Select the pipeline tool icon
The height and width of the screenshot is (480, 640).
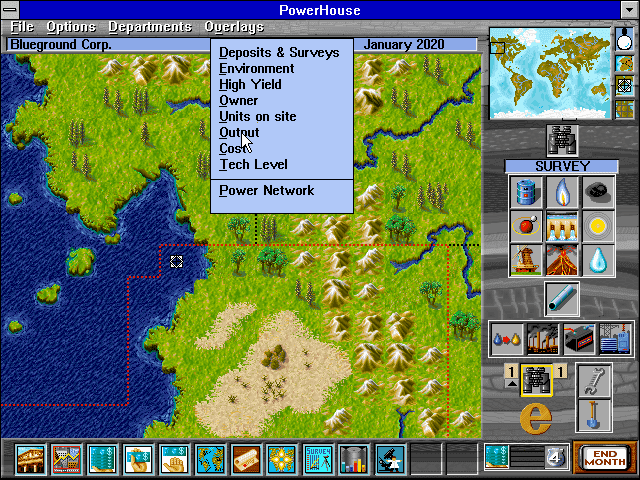(x=562, y=298)
